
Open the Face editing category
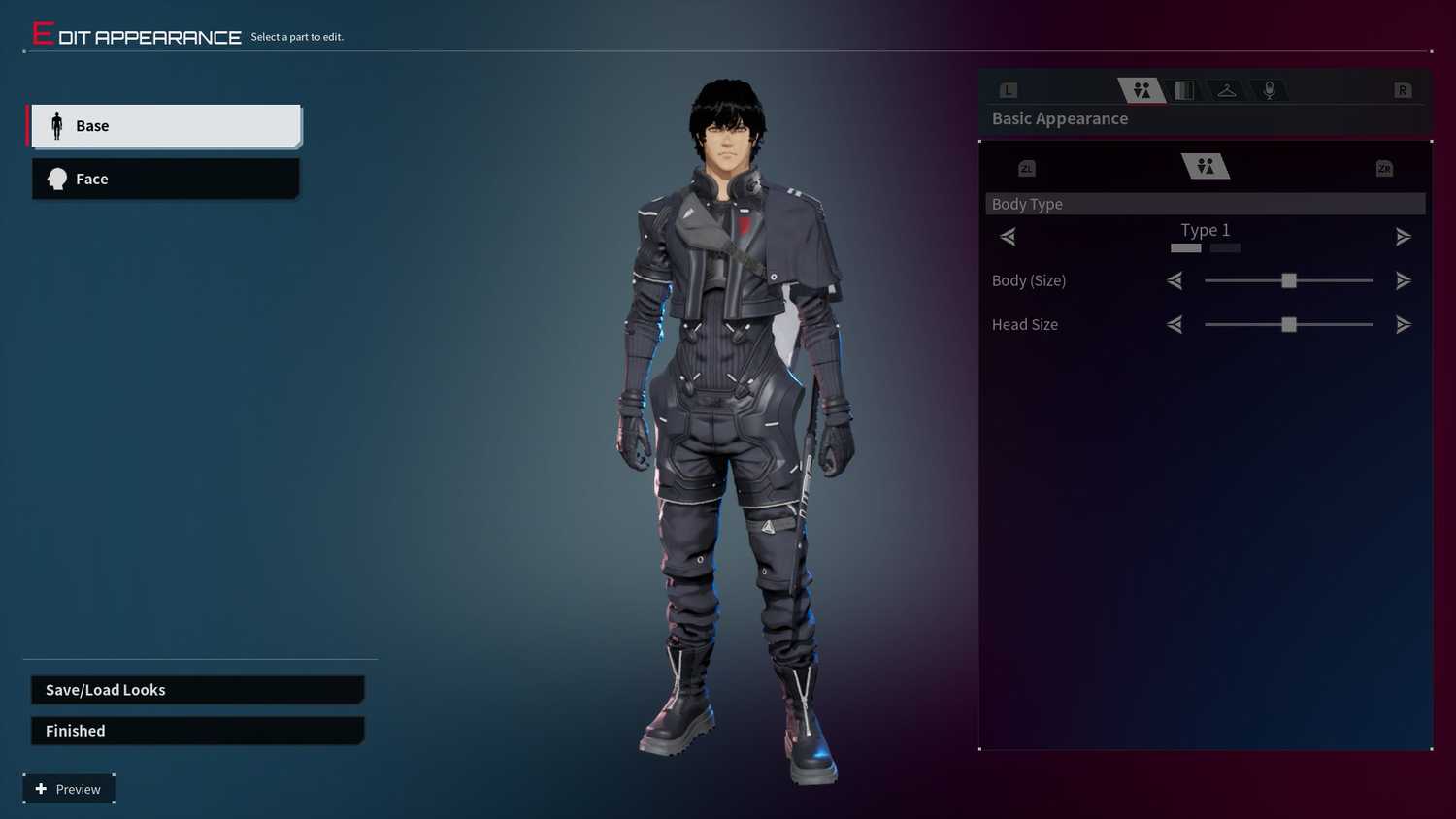(165, 179)
